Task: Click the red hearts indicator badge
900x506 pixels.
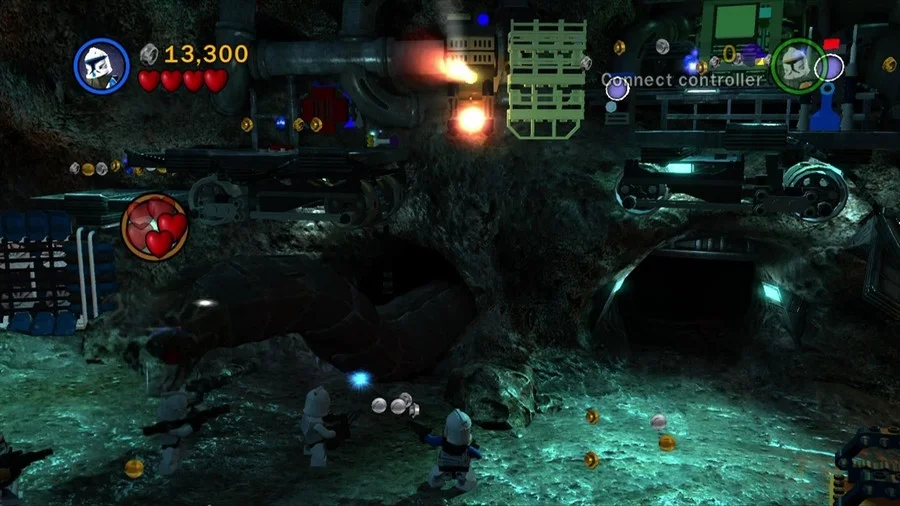Action: [x=155, y=226]
